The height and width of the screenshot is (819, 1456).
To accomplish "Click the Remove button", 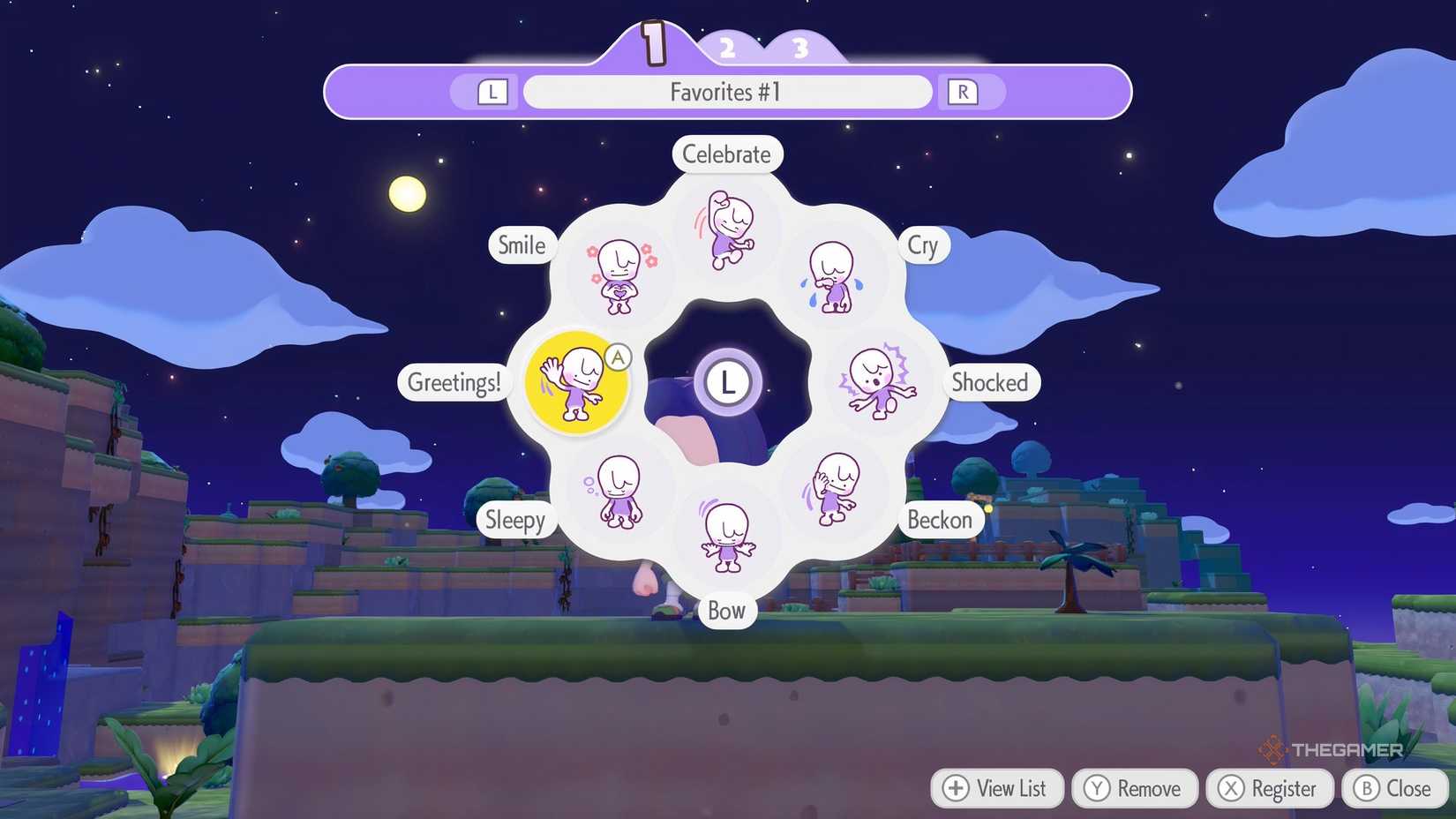I will point(1134,788).
